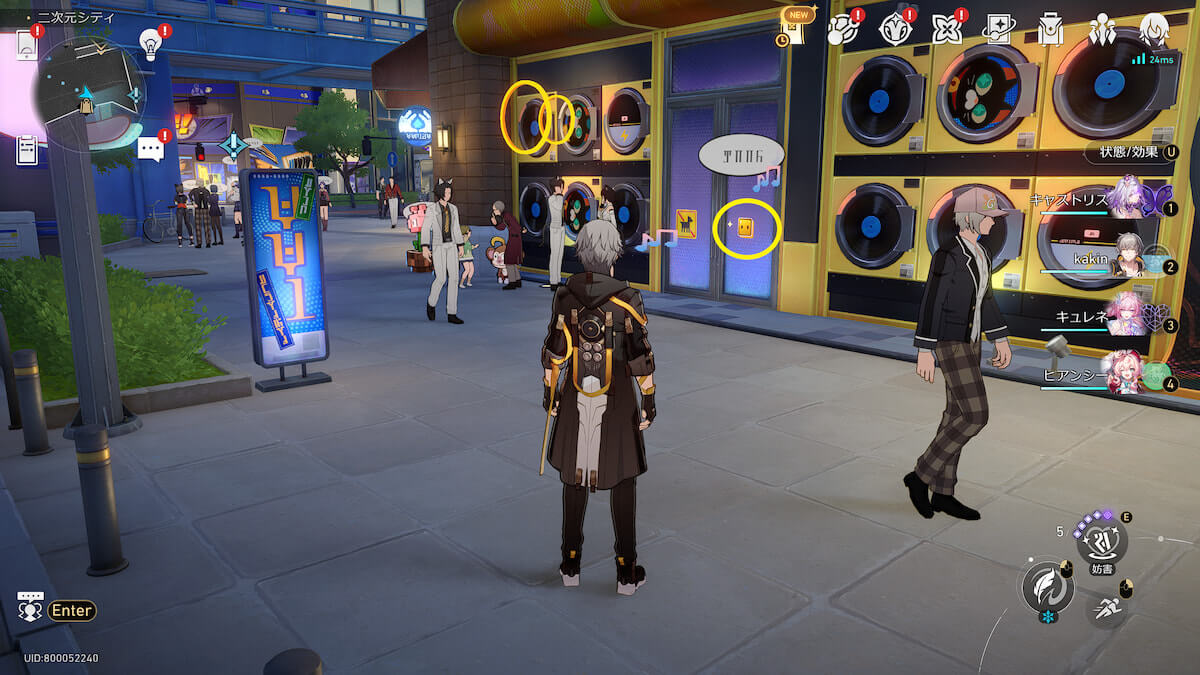The width and height of the screenshot is (1200, 675).
Task: Open the backpack inventory
Action: pyautogui.click(x=1049, y=29)
